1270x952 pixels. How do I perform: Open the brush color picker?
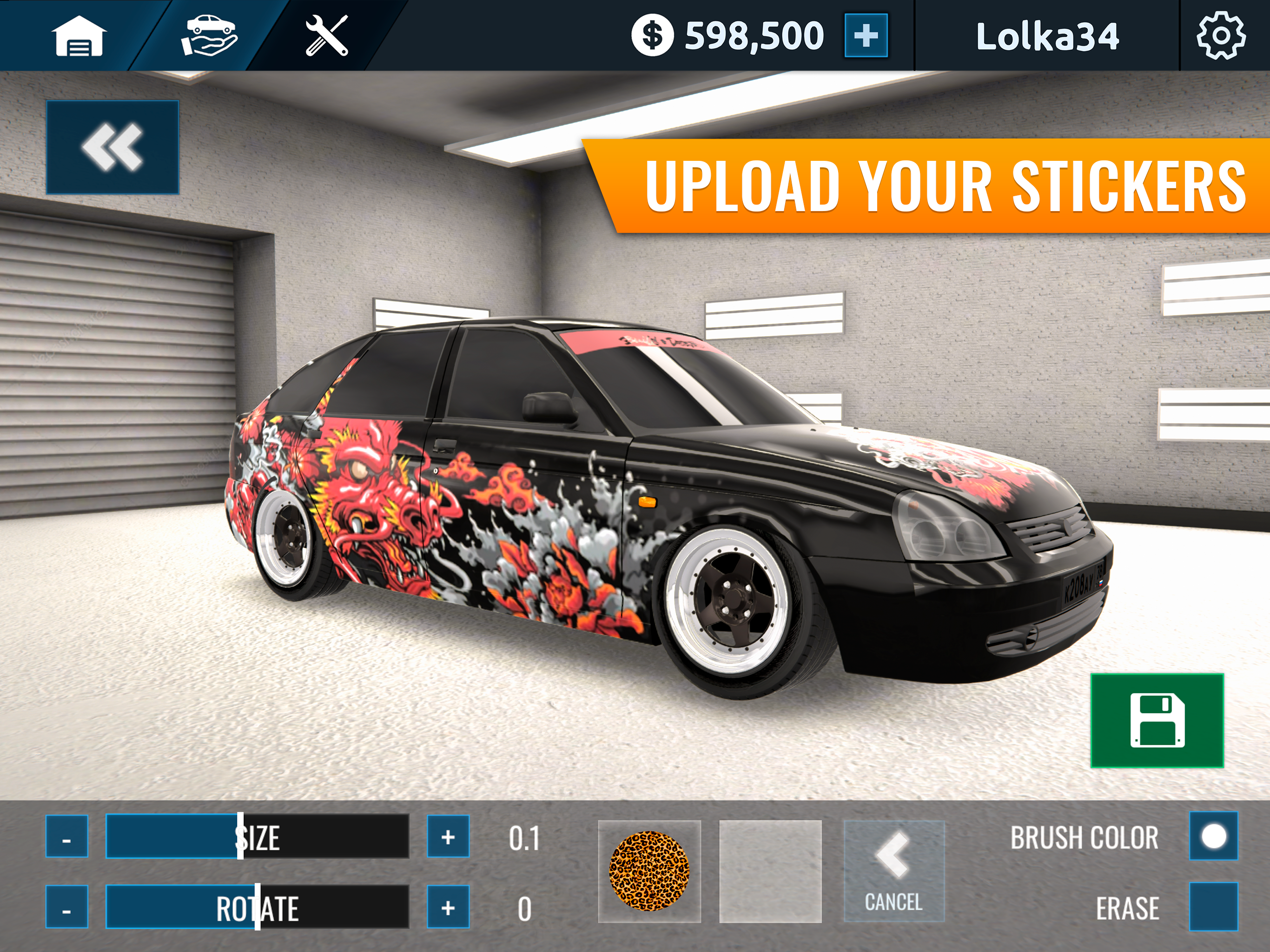[x=1213, y=836]
